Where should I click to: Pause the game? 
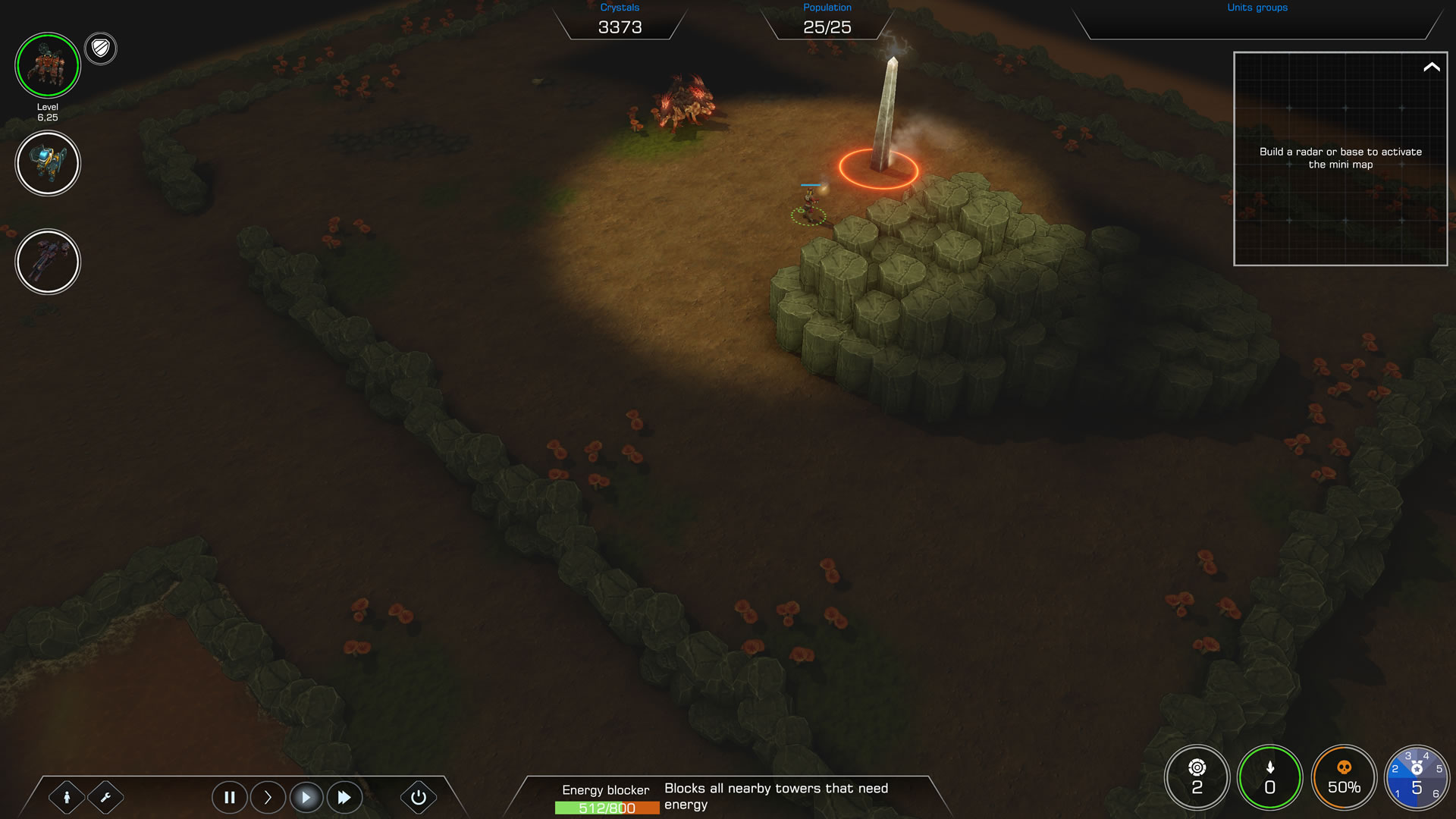tap(229, 797)
